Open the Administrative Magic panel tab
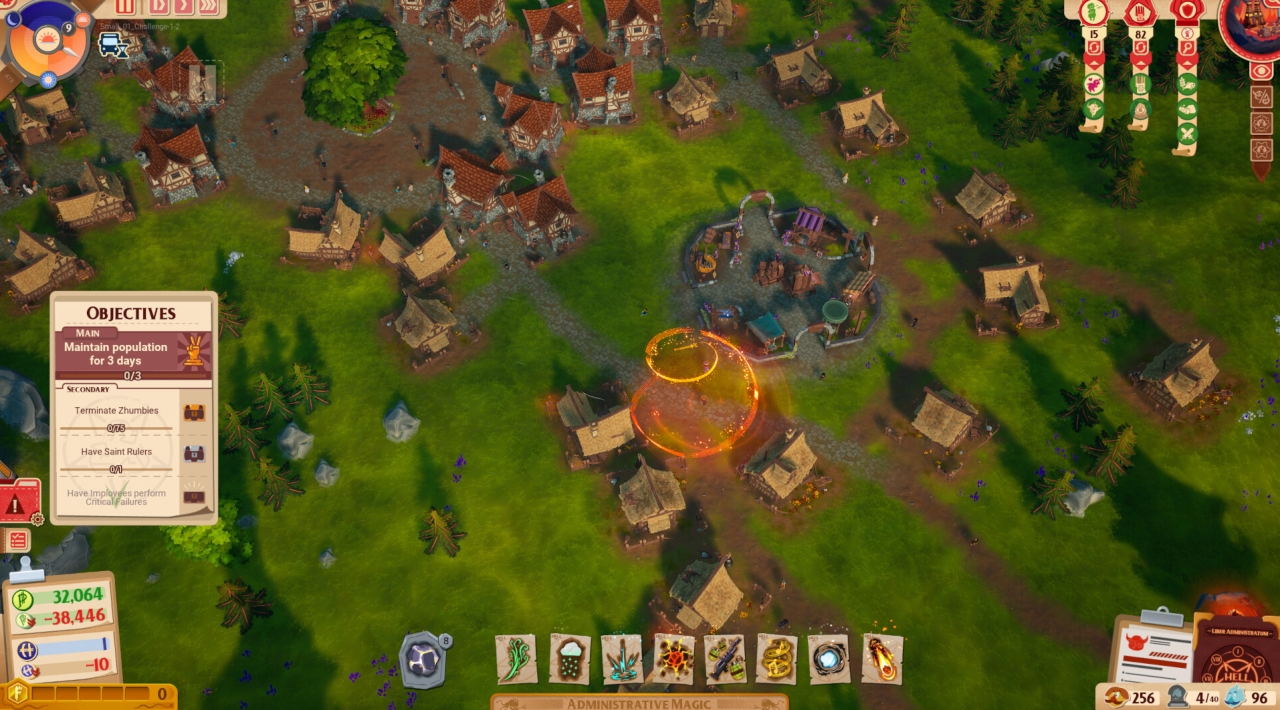This screenshot has width=1280, height=710. click(639, 703)
